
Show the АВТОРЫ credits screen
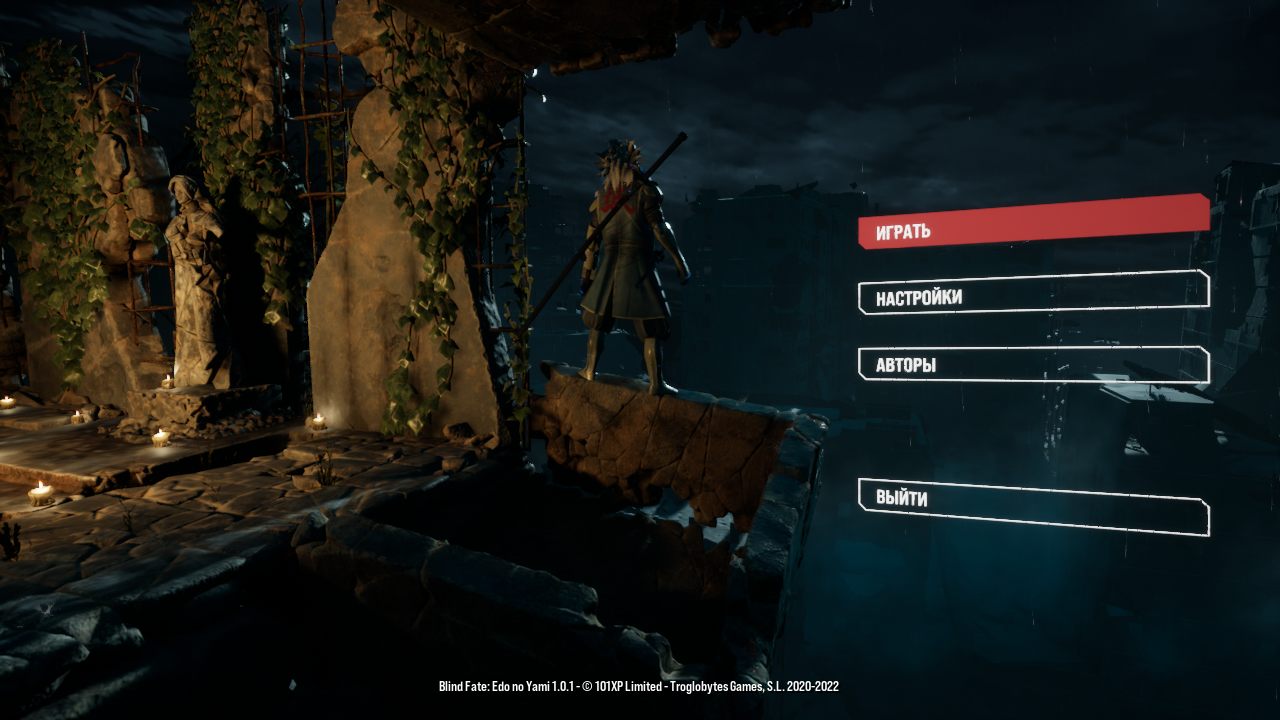coord(1032,365)
